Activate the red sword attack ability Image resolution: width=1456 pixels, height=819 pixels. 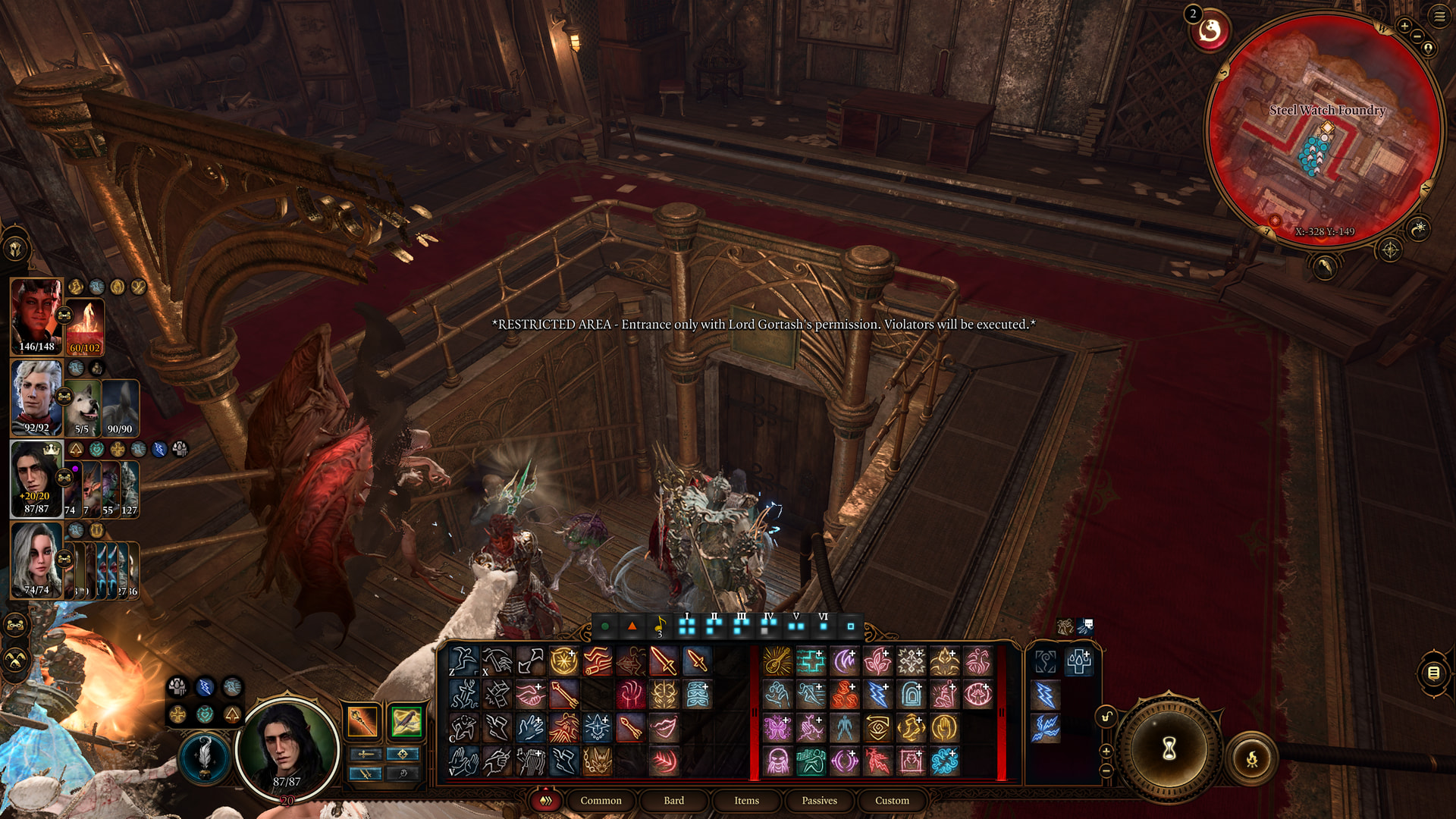tap(664, 661)
